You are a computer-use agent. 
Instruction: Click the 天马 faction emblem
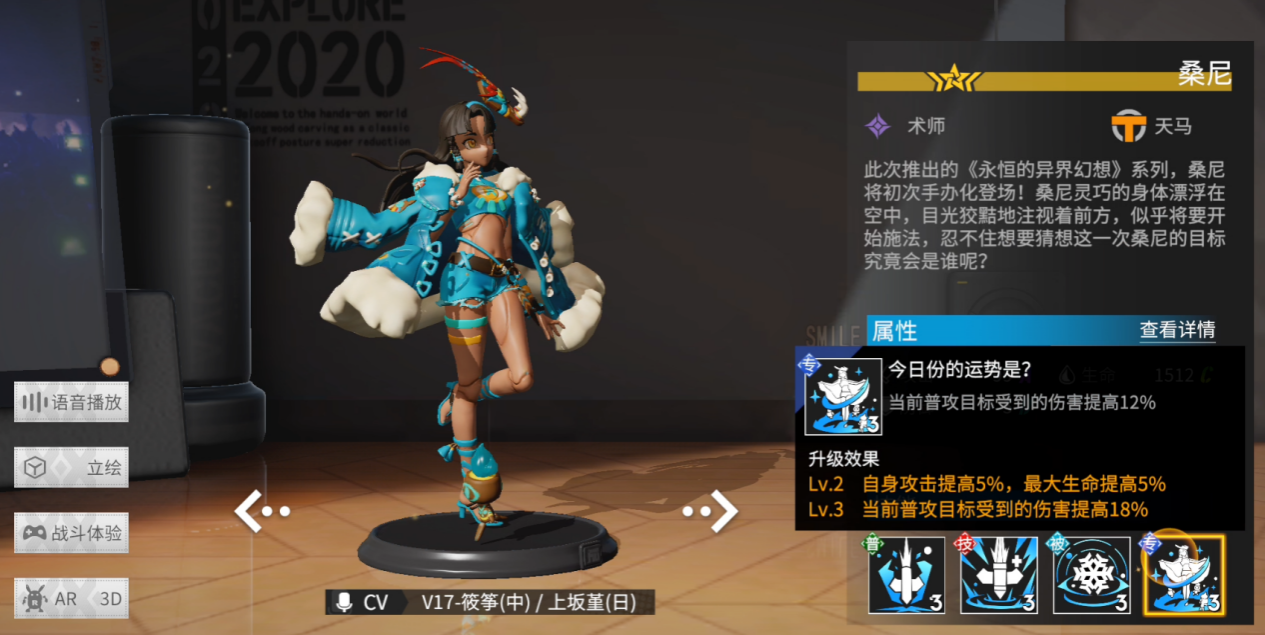(1129, 126)
